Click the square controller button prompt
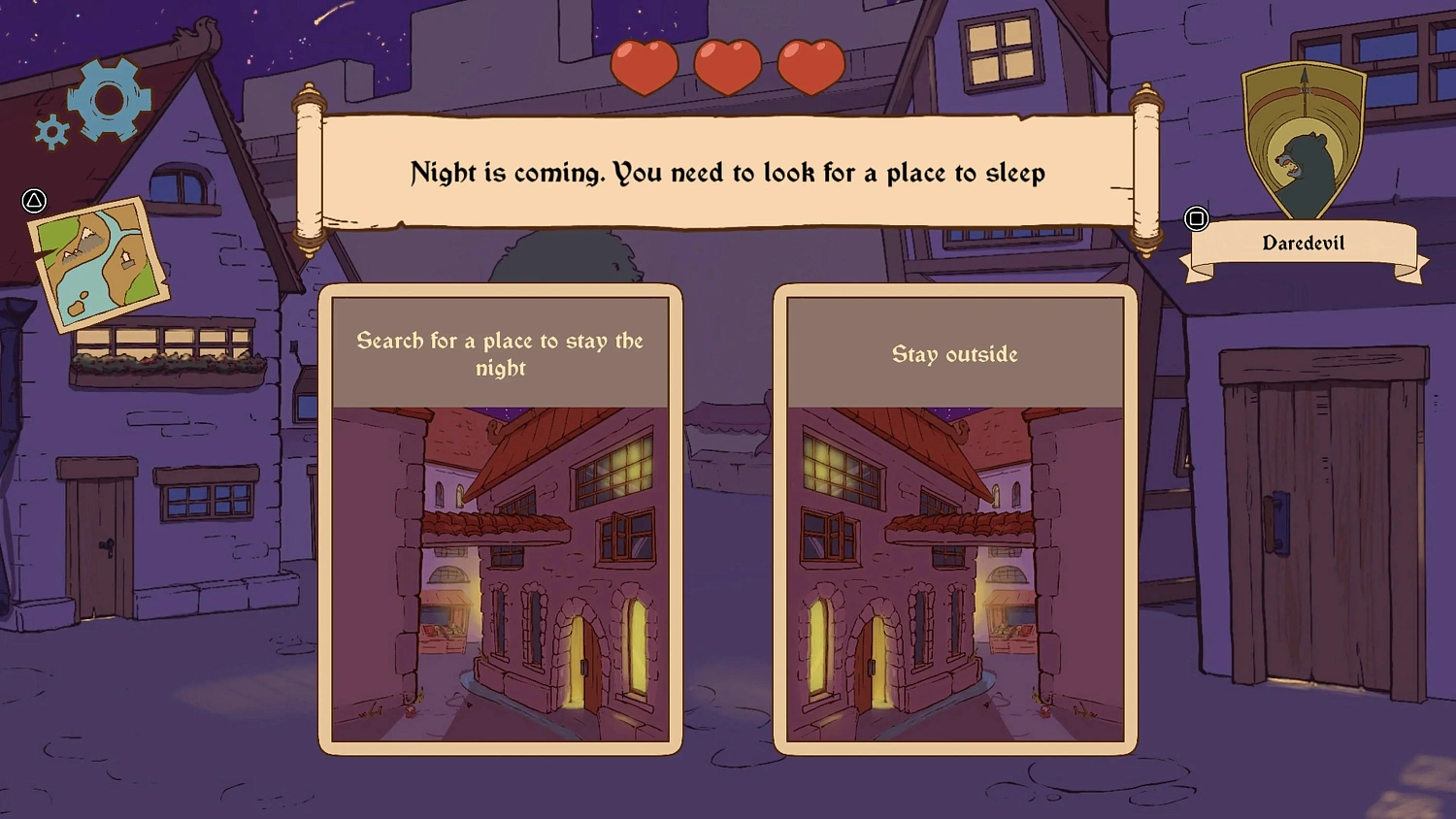 click(x=1197, y=219)
